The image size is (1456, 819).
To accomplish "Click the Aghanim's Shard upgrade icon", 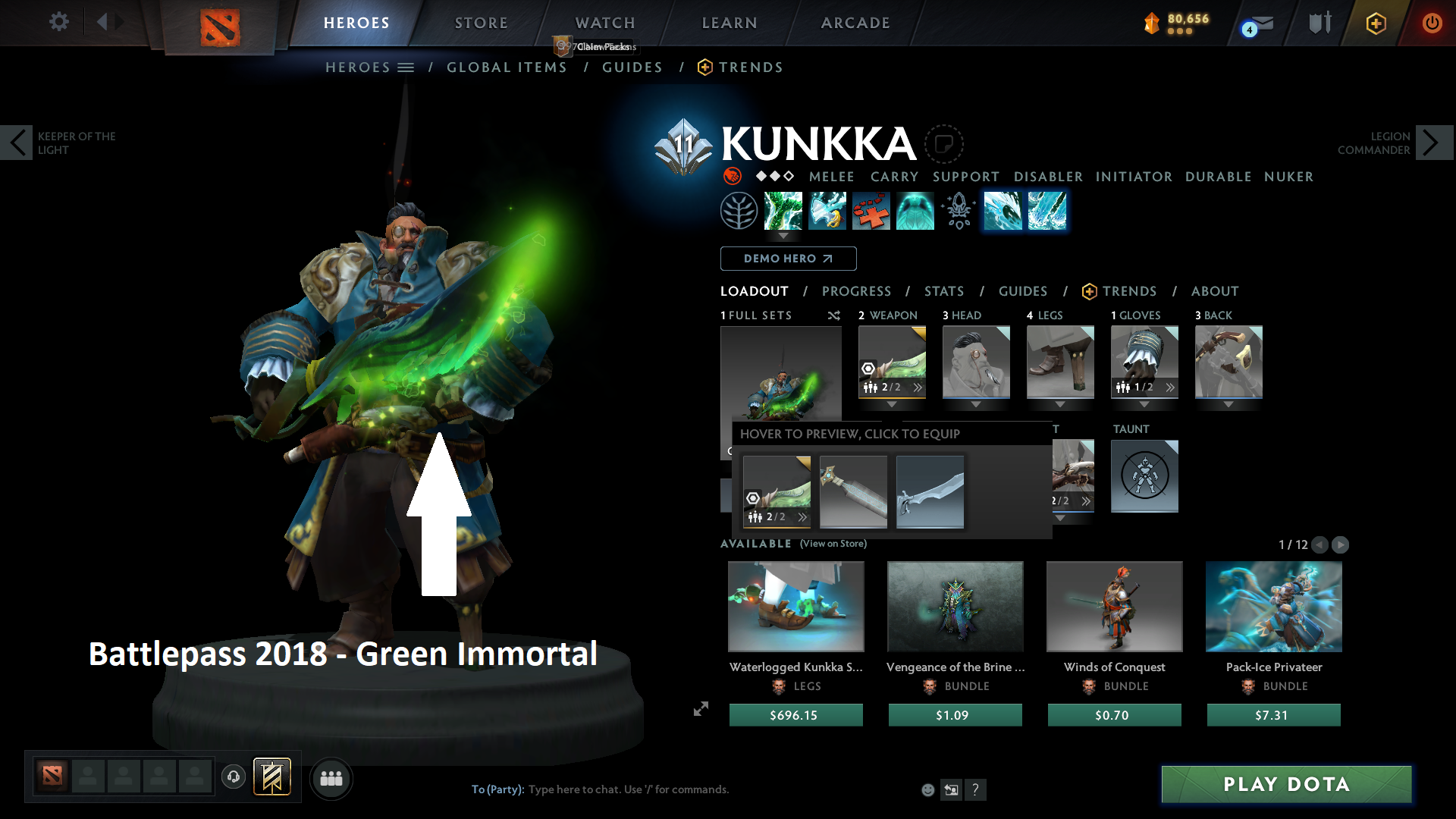I will 958,211.
